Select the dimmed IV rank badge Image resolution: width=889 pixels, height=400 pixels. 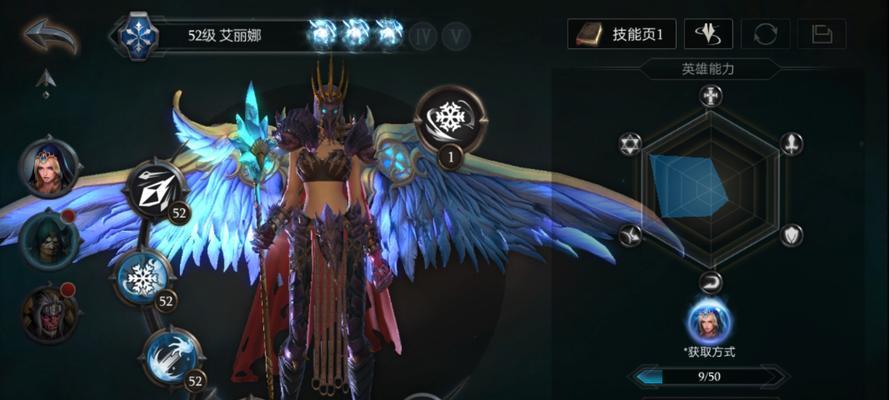(x=423, y=35)
